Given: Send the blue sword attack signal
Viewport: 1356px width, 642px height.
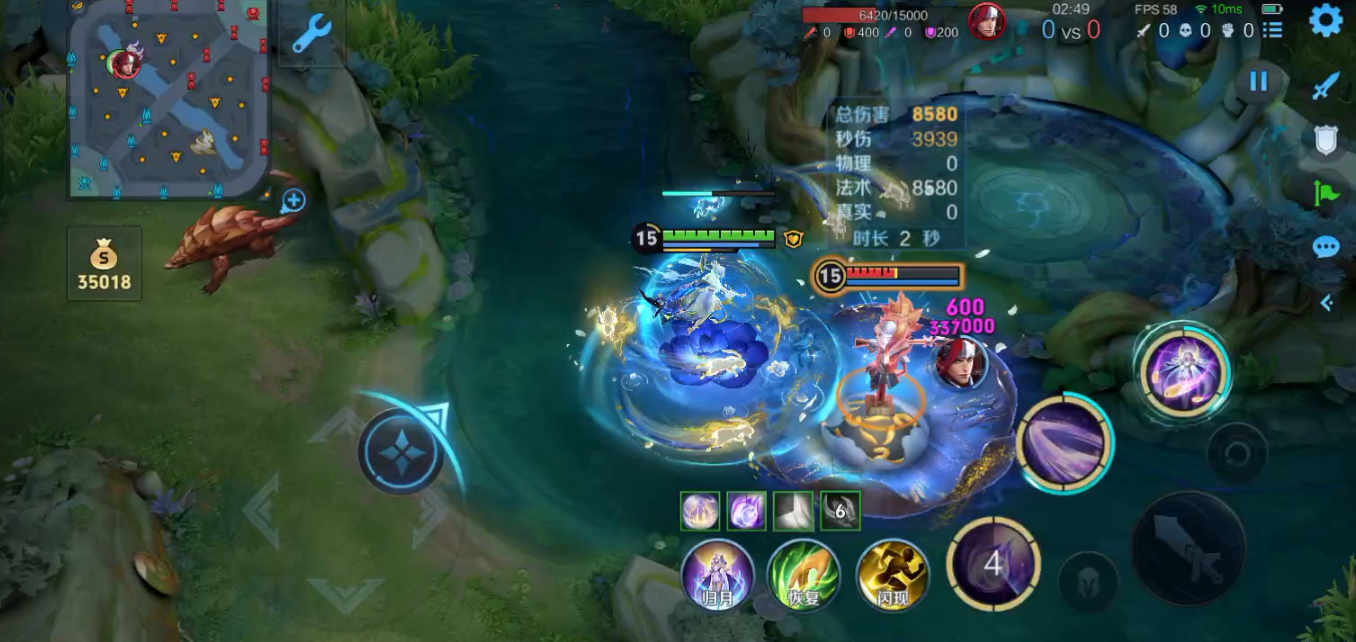Looking at the screenshot, I should (x=1326, y=87).
